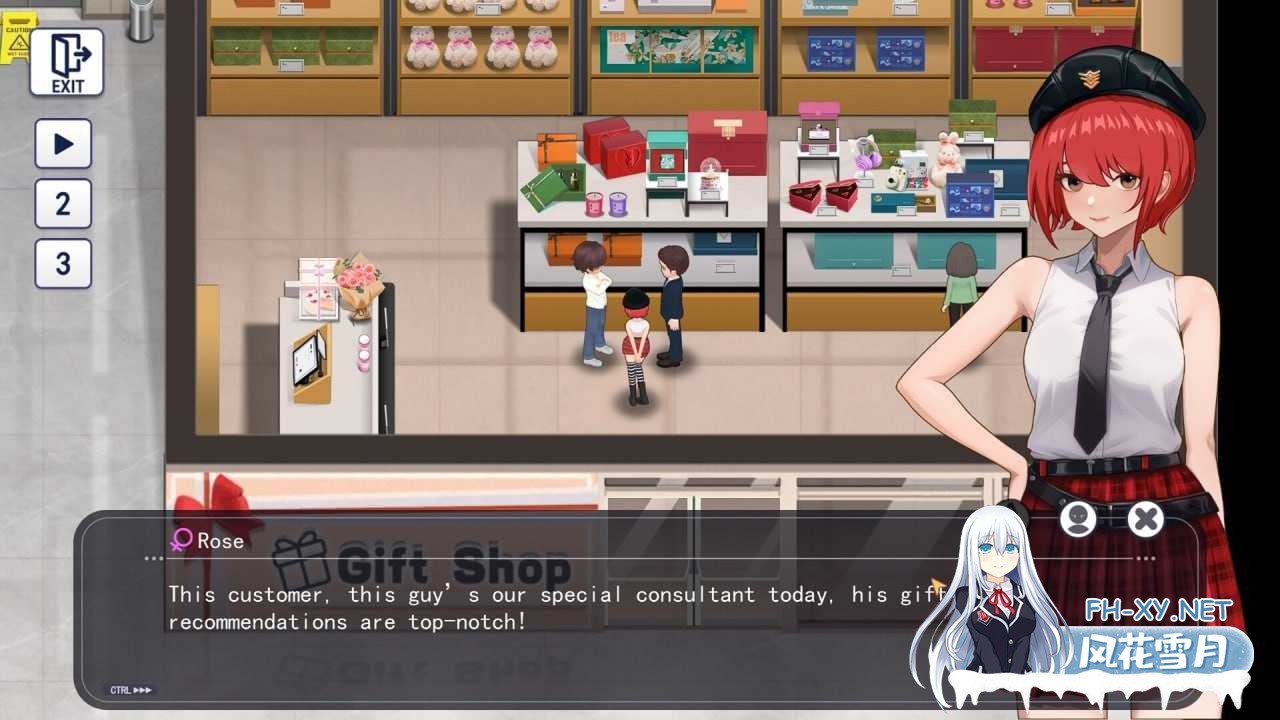
Task: Click the EXIT door button
Action: (66, 62)
